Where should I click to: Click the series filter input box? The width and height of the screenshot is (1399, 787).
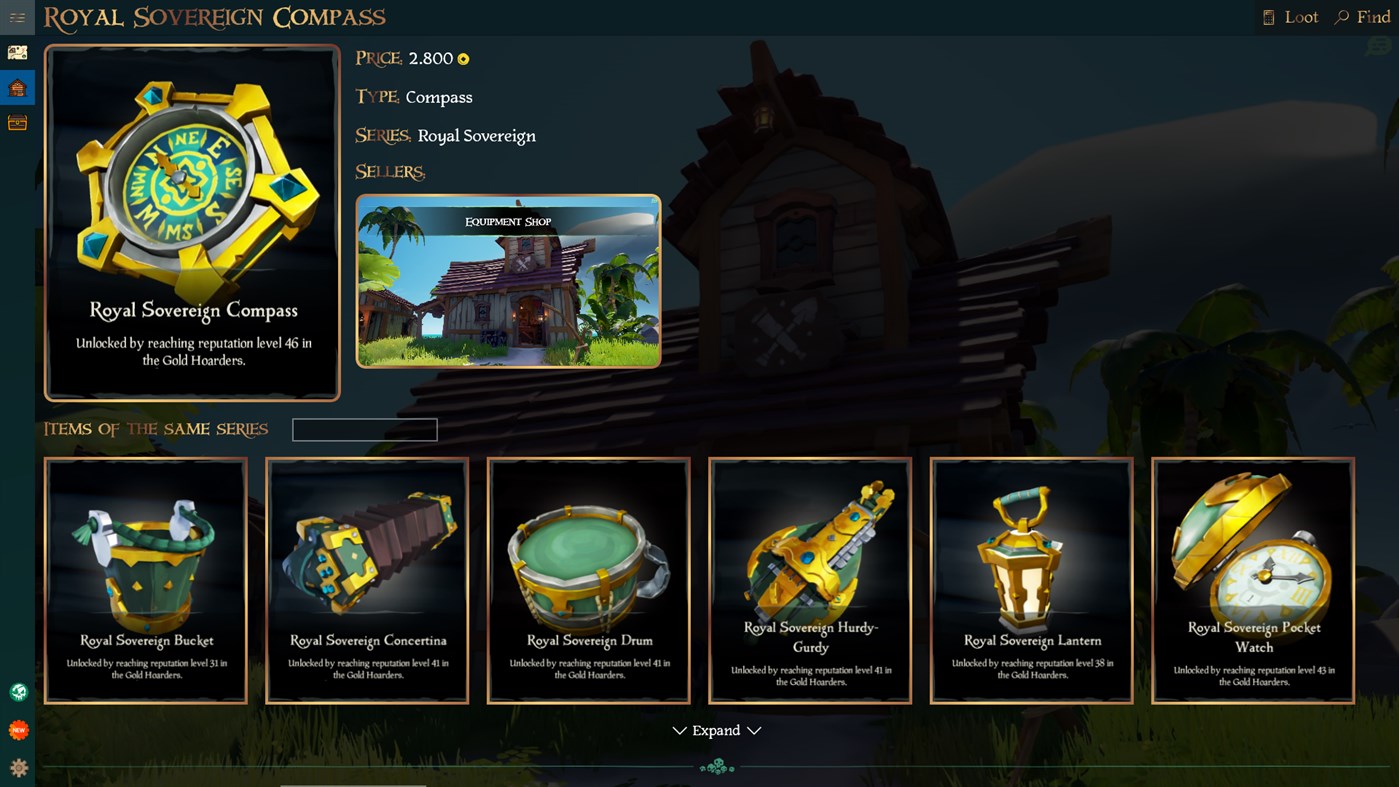[364, 429]
